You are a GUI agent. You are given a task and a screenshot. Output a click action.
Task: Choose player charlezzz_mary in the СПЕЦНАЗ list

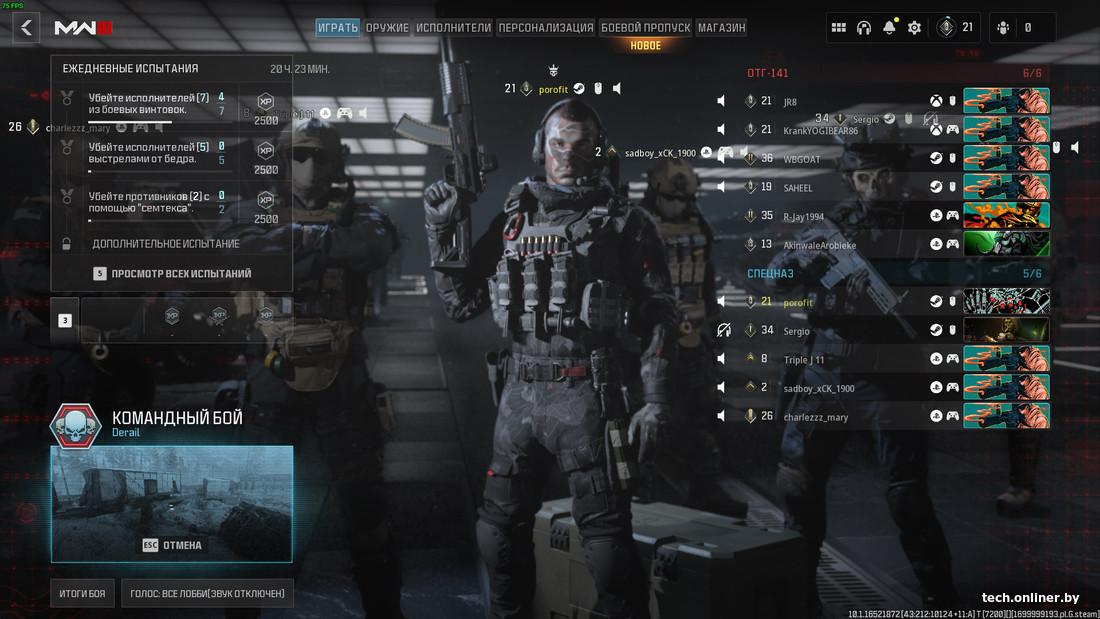tap(815, 417)
